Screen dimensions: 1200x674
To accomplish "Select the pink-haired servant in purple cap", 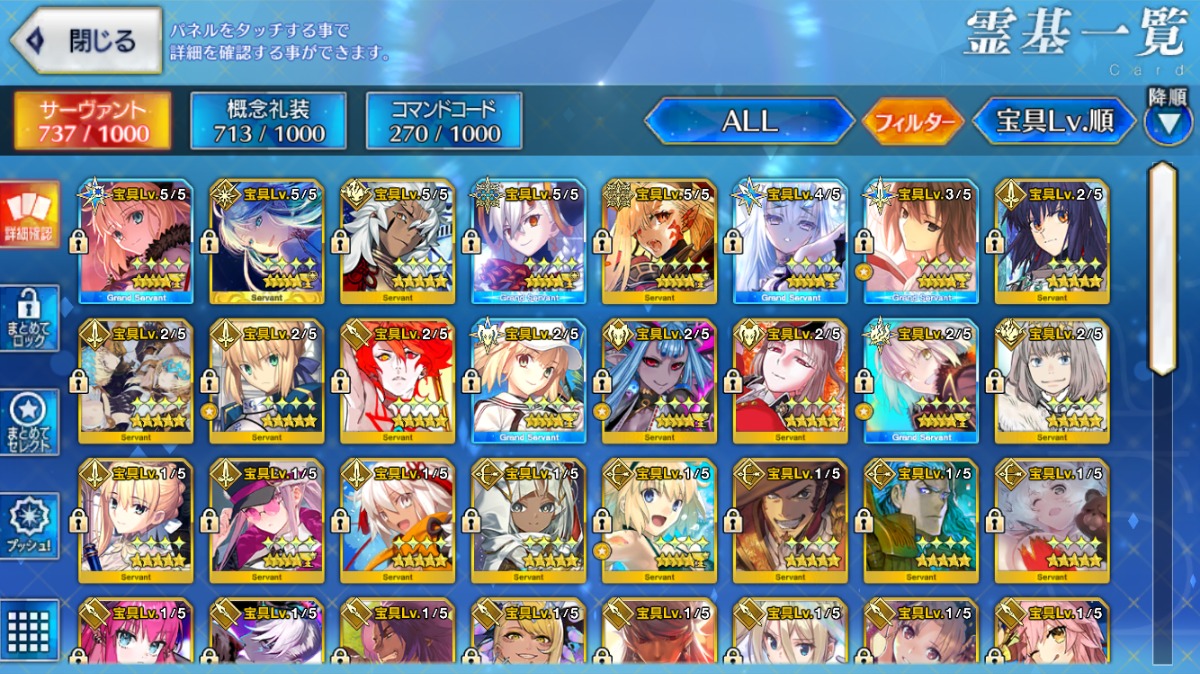I will [266, 521].
